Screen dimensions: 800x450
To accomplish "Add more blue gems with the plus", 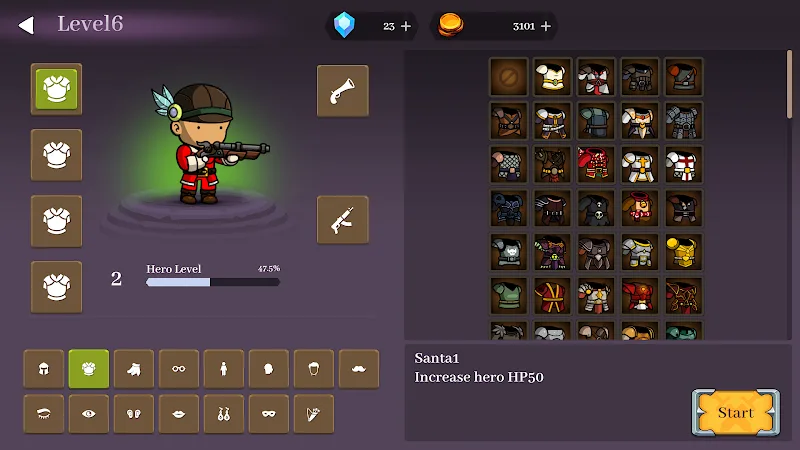I will (405, 26).
